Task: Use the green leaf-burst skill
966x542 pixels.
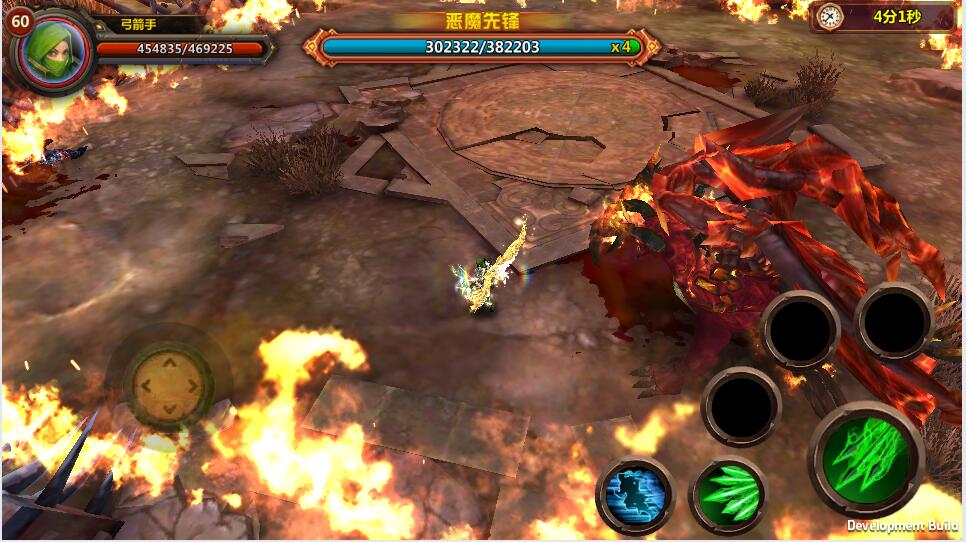Action: pyautogui.click(x=727, y=494)
